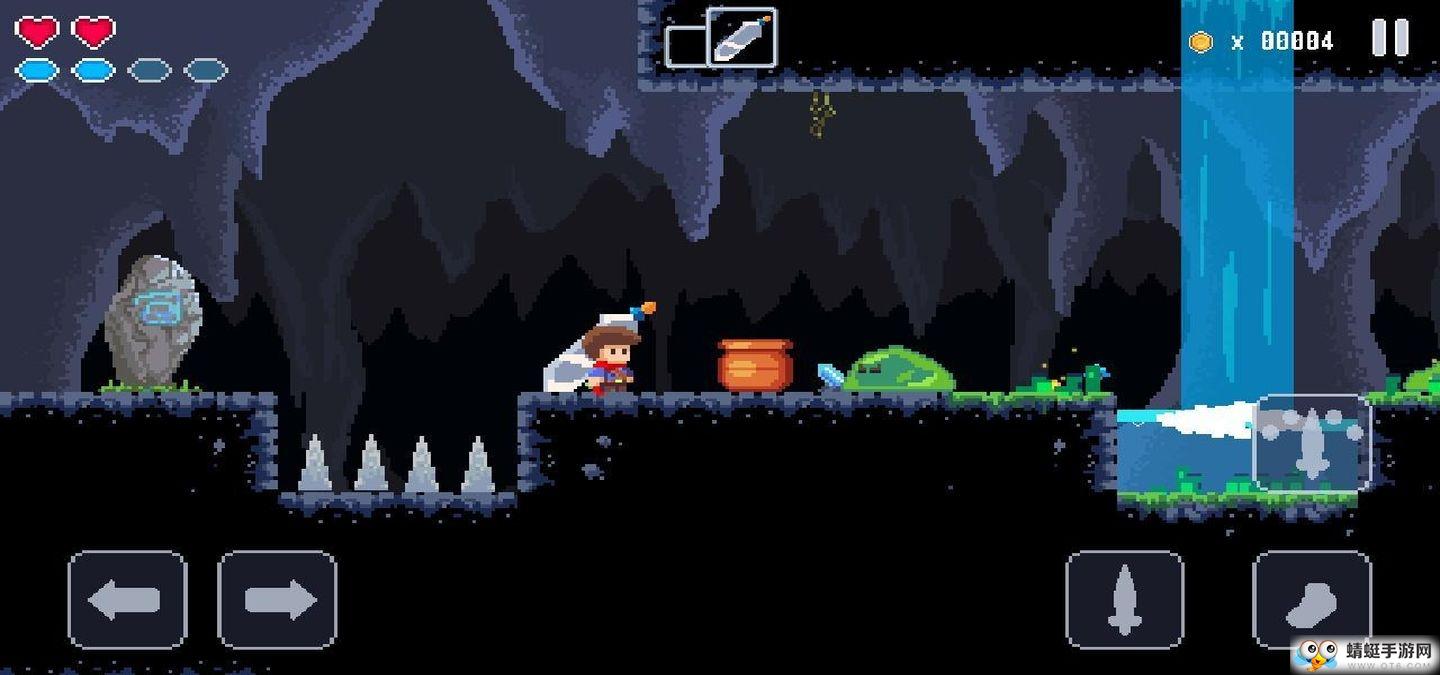Tap the left arrow movement button
Image resolution: width=1440 pixels, height=675 pixels.
(x=127, y=600)
